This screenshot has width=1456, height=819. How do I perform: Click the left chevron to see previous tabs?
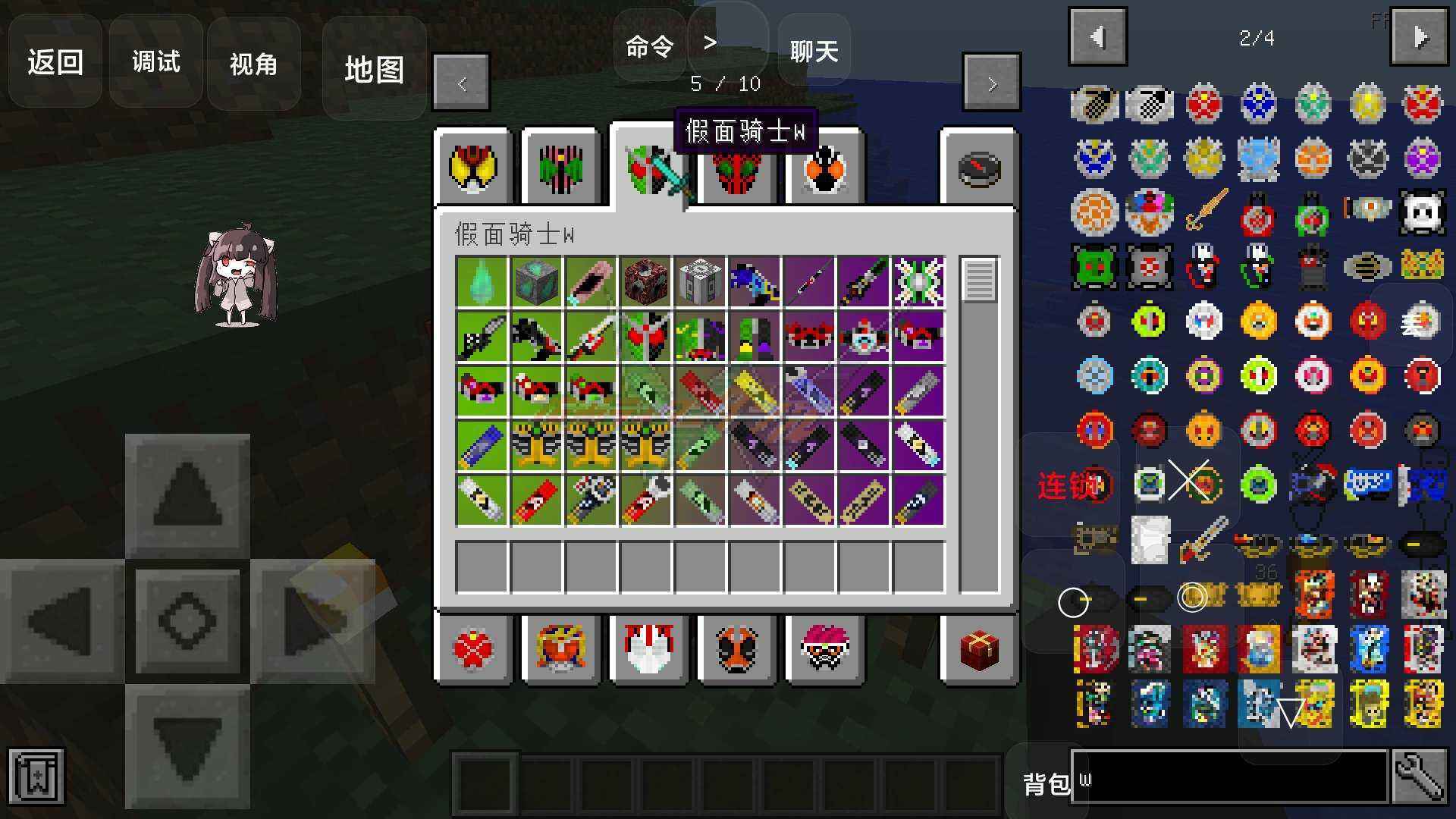coord(461,83)
